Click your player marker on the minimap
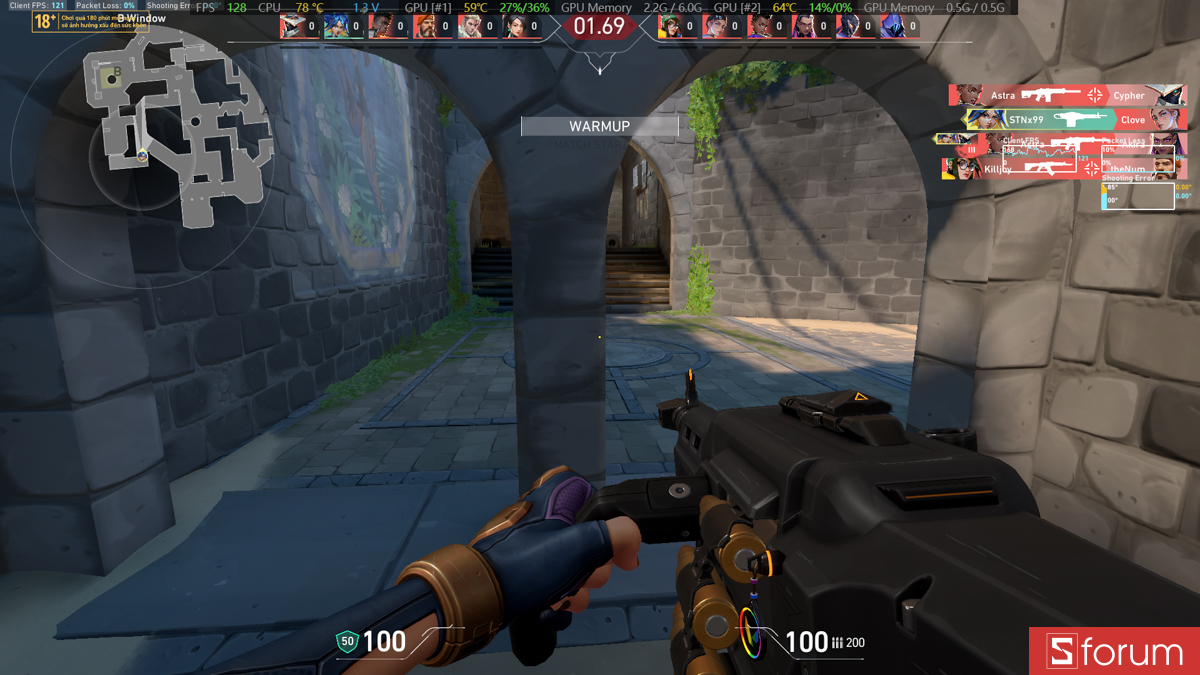This screenshot has width=1200, height=675. [142, 155]
